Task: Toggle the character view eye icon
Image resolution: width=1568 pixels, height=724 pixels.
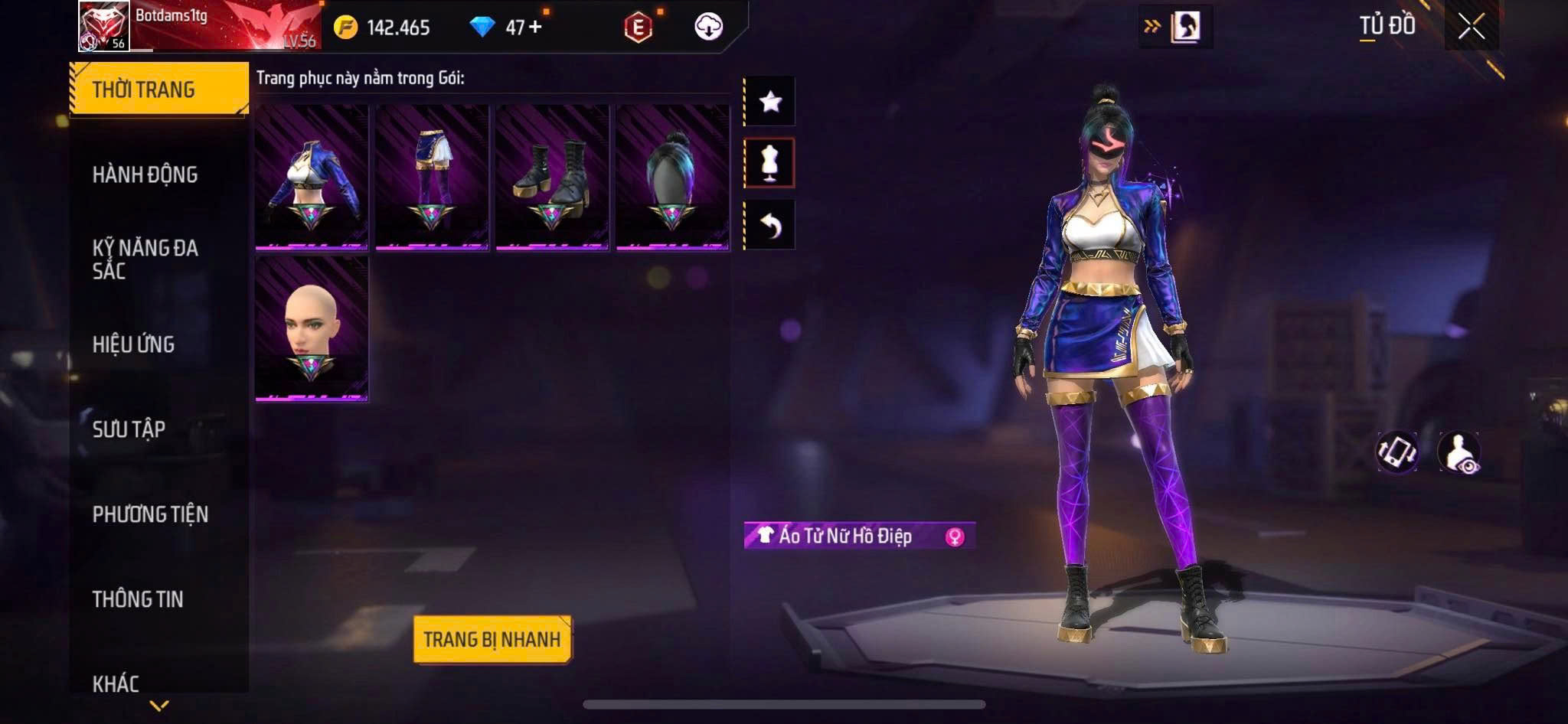Action: [1459, 452]
